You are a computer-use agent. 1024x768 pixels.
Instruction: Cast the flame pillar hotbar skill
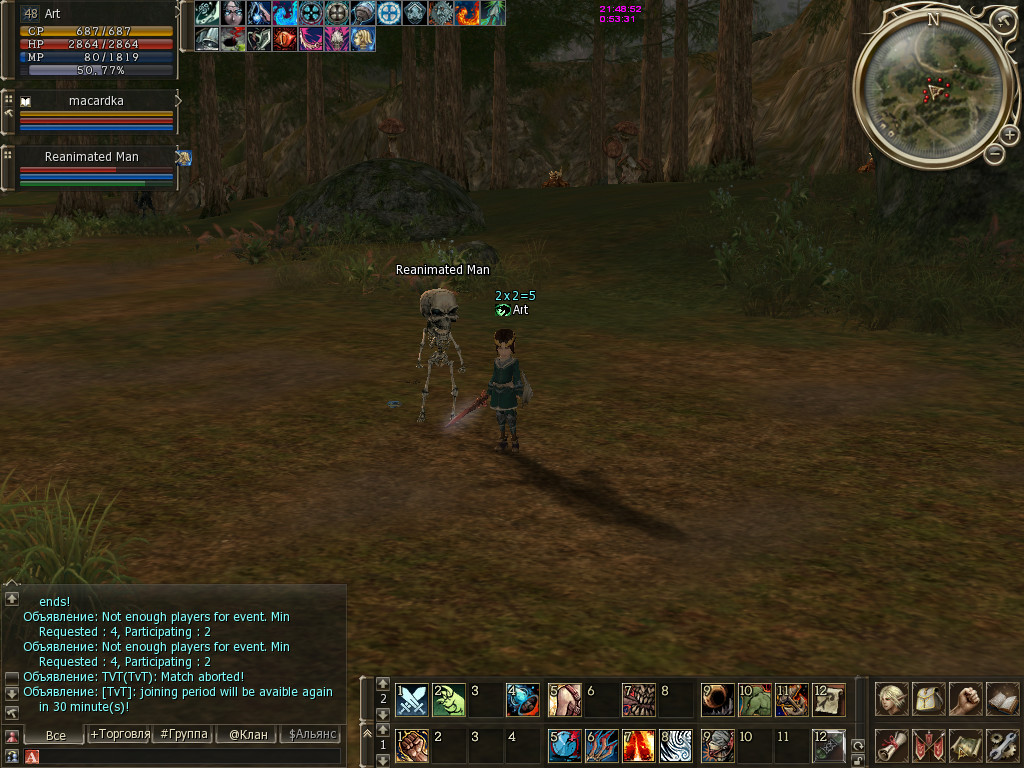point(639,746)
